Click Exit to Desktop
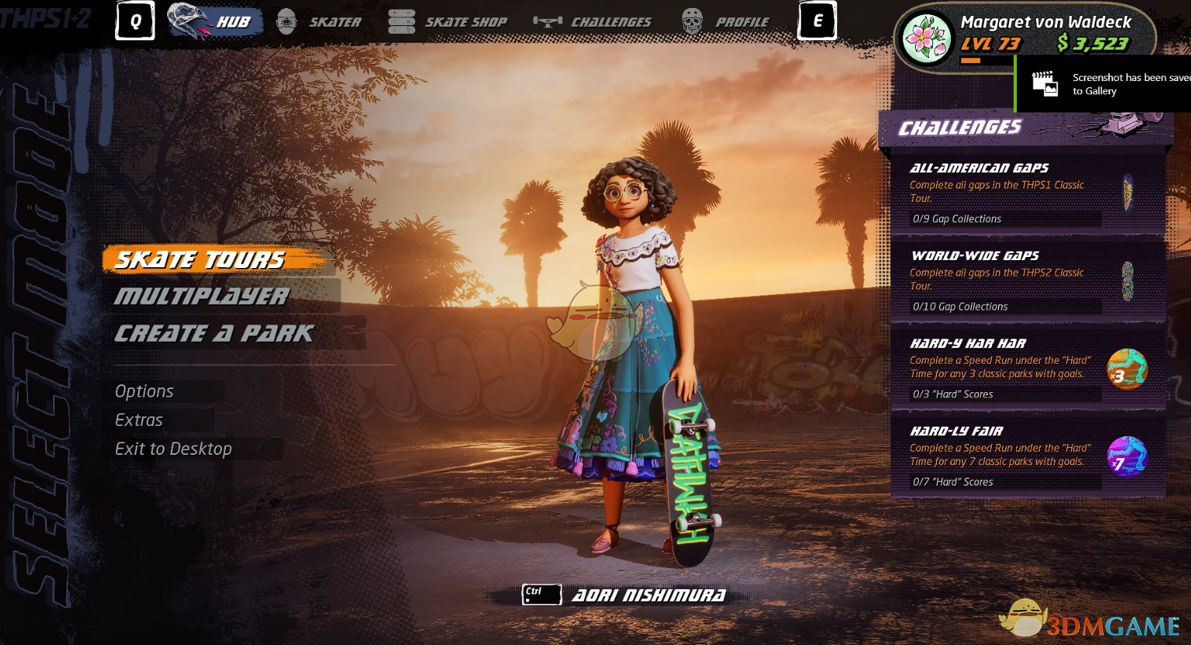1191x645 pixels. [174, 449]
